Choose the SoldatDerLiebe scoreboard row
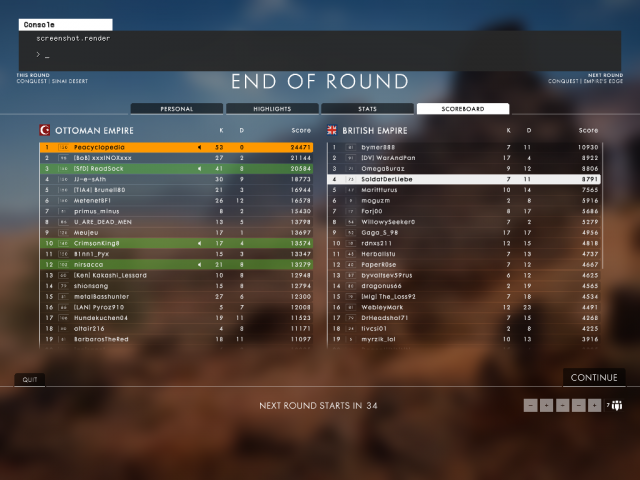 (x=463, y=179)
